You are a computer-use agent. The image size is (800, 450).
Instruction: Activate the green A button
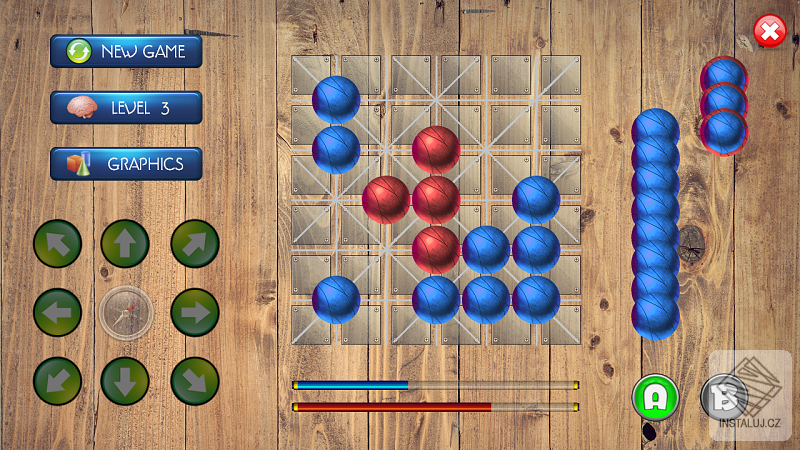click(x=655, y=397)
